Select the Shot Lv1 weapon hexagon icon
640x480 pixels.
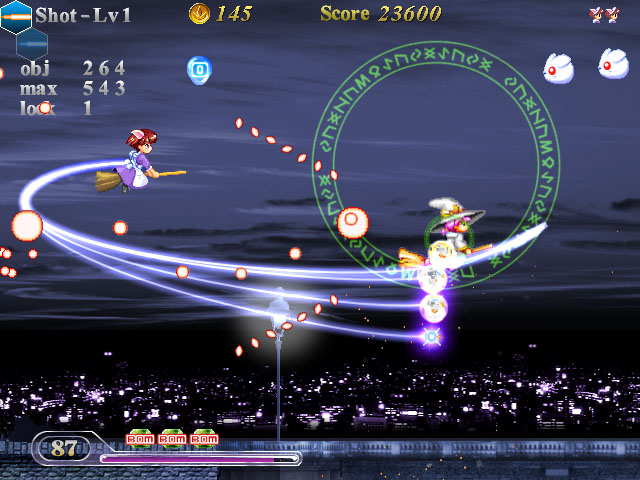click(x=15, y=16)
